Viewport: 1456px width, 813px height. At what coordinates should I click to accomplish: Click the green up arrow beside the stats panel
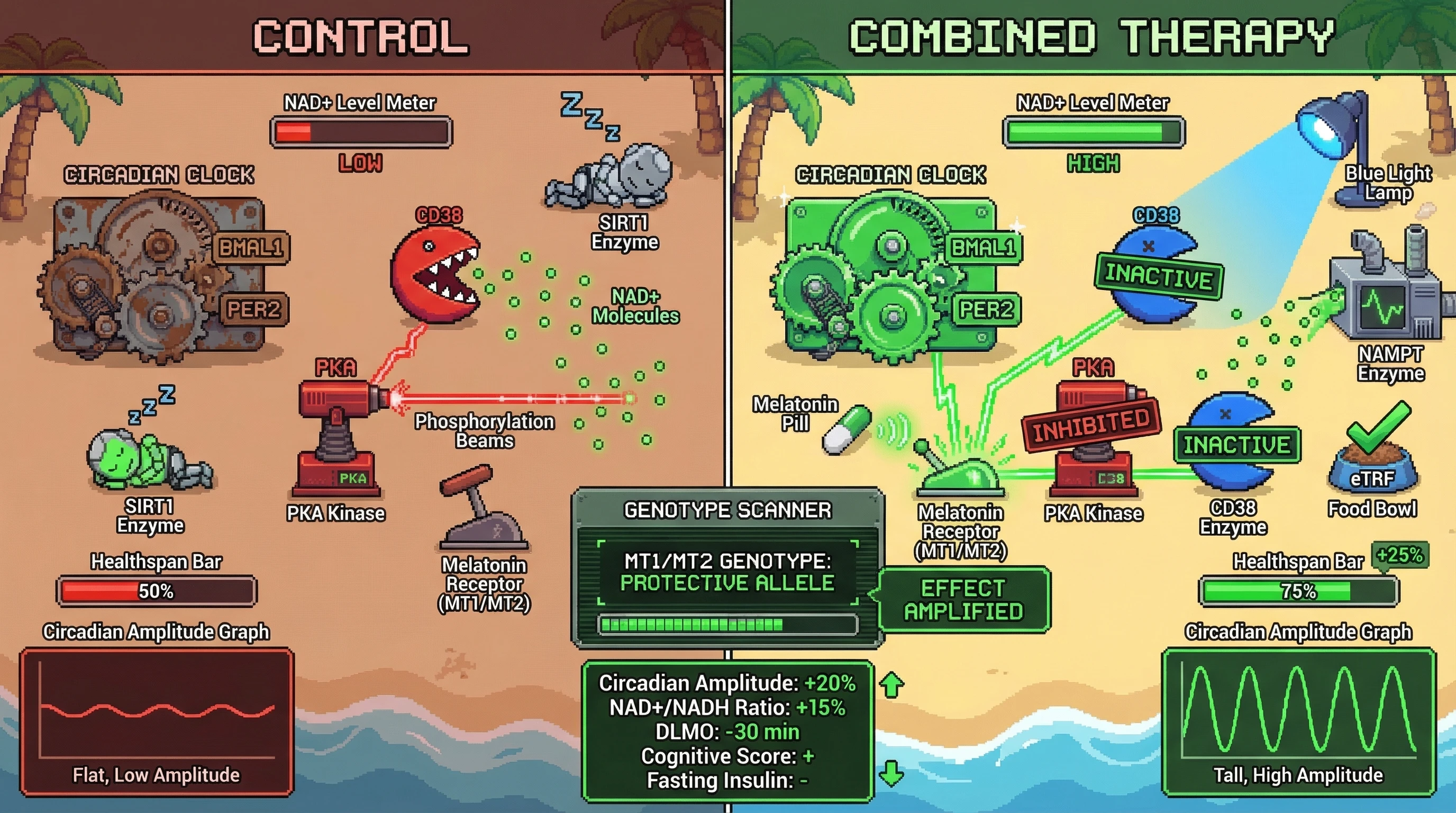coord(891,685)
